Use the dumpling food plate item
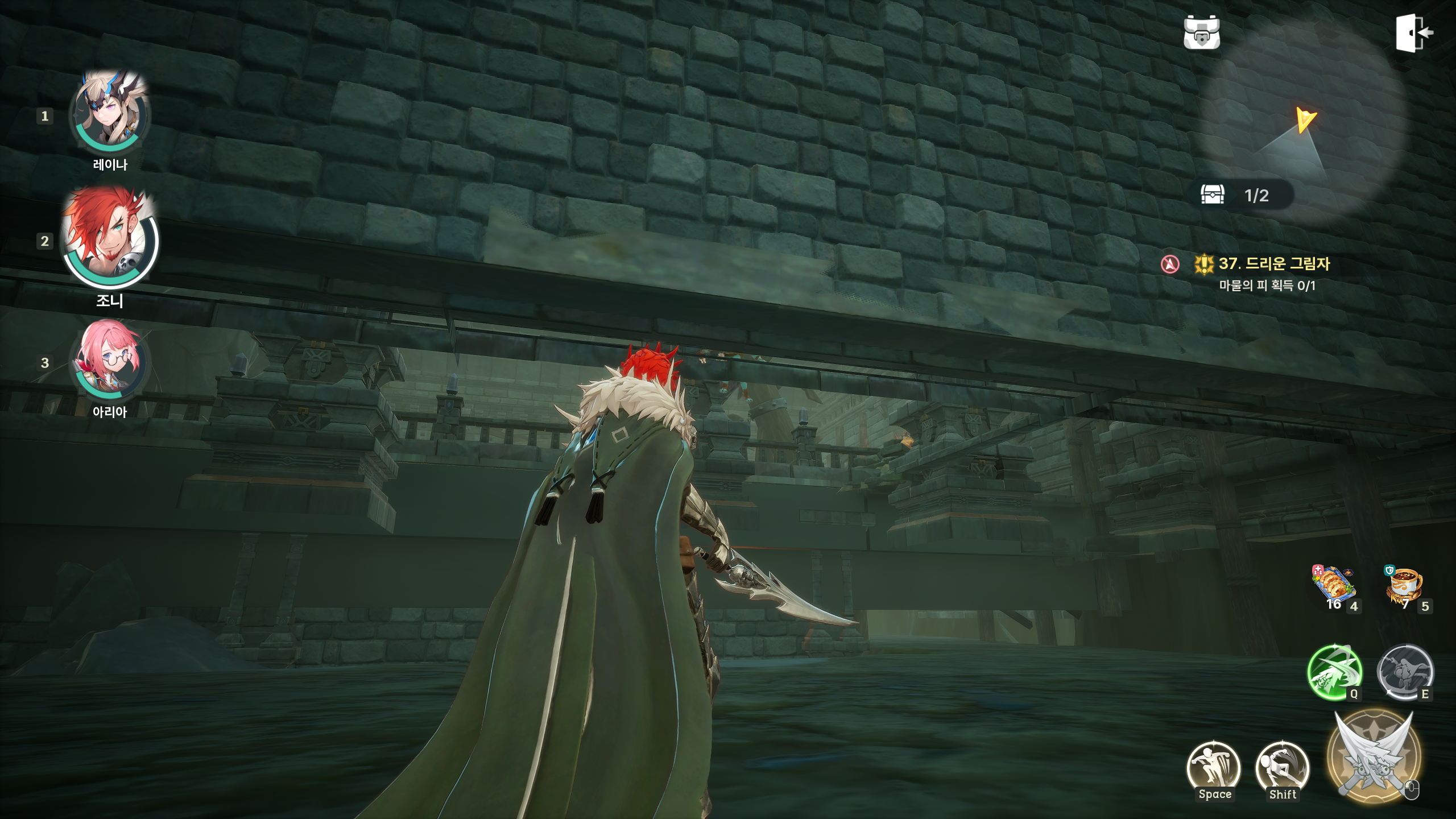Viewport: 1456px width, 819px height. click(1334, 588)
